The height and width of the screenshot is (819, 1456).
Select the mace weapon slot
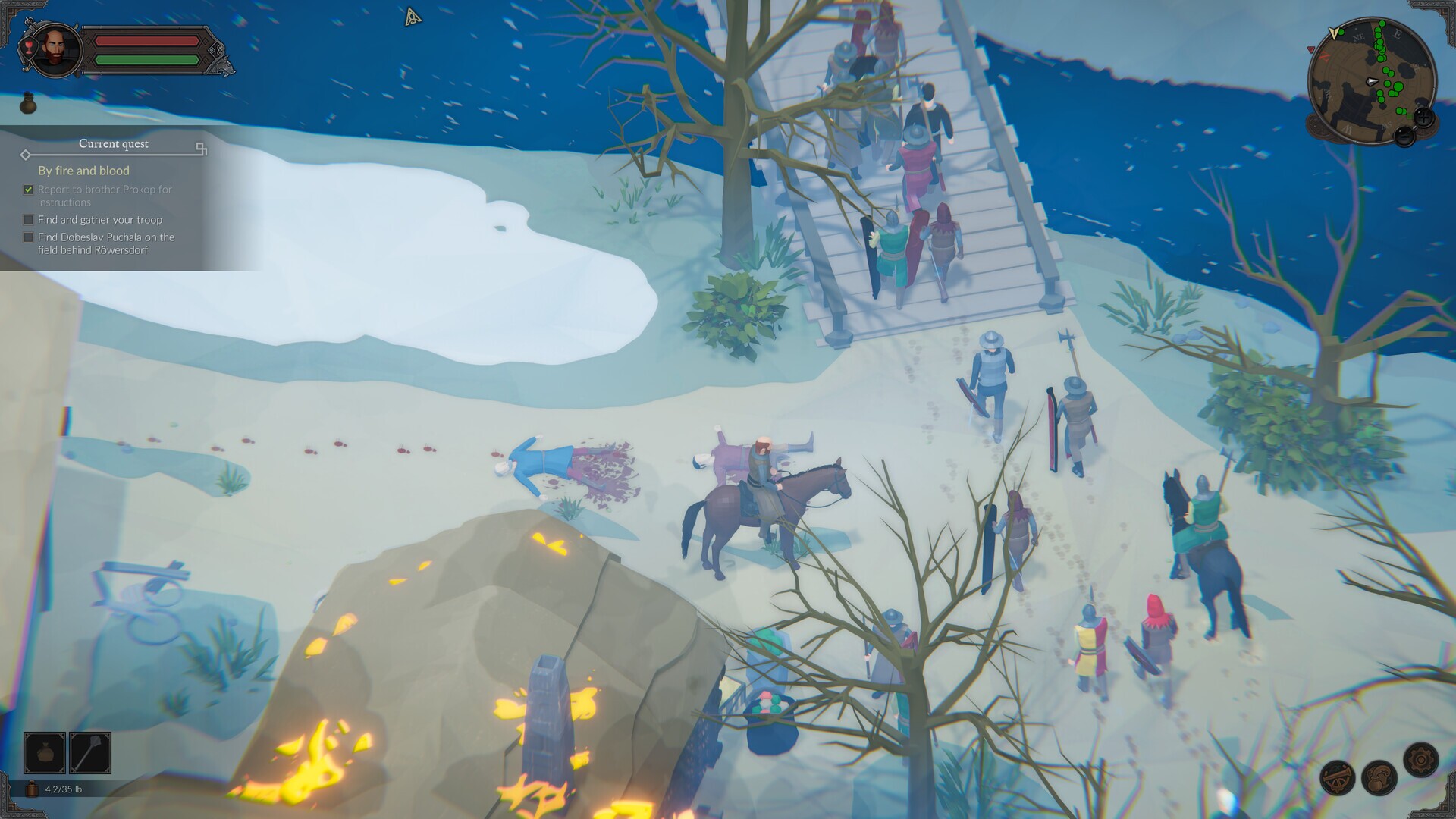89,754
